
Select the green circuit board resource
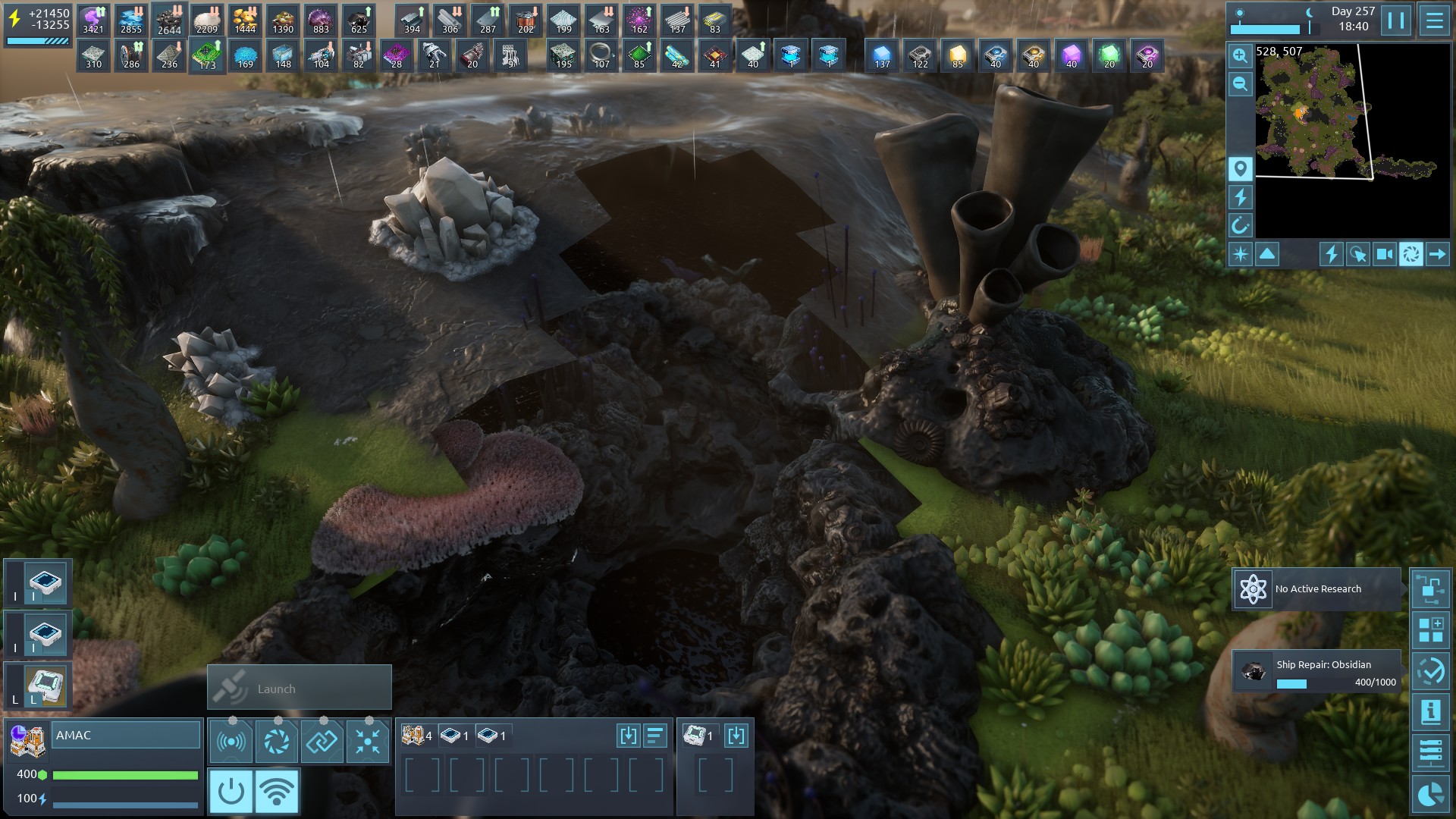[206, 56]
